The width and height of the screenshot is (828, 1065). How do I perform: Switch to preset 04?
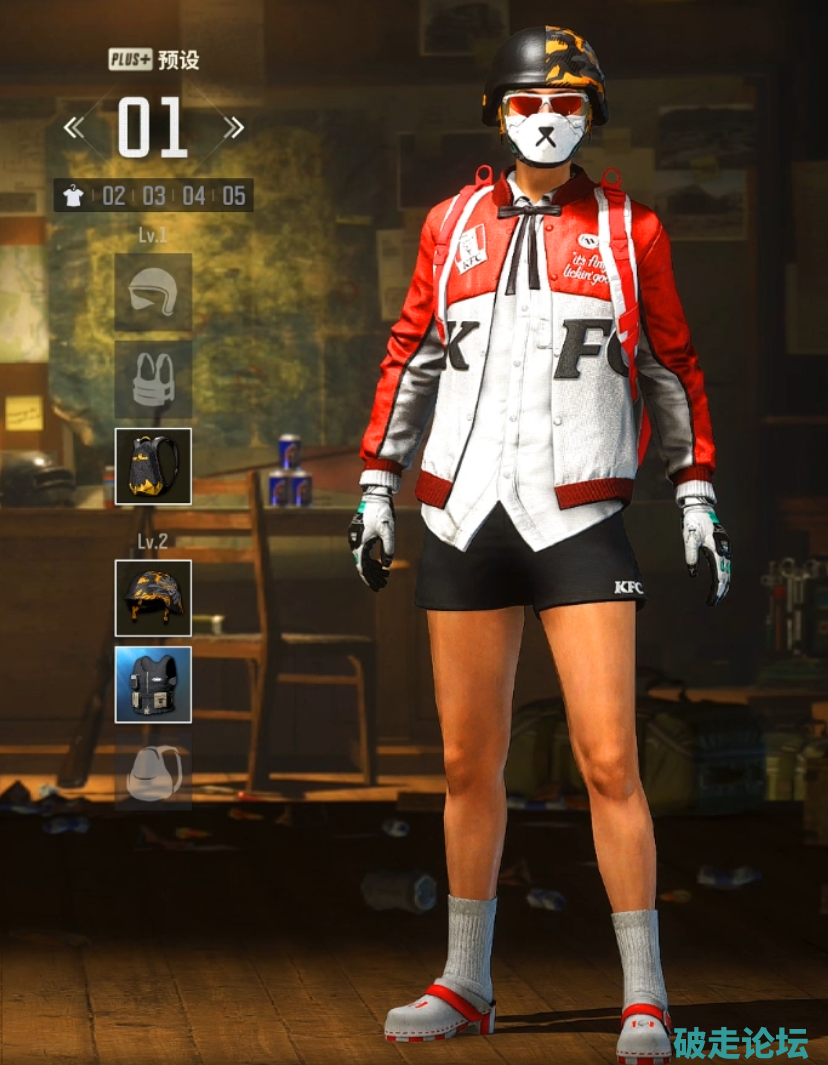pos(194,196)
